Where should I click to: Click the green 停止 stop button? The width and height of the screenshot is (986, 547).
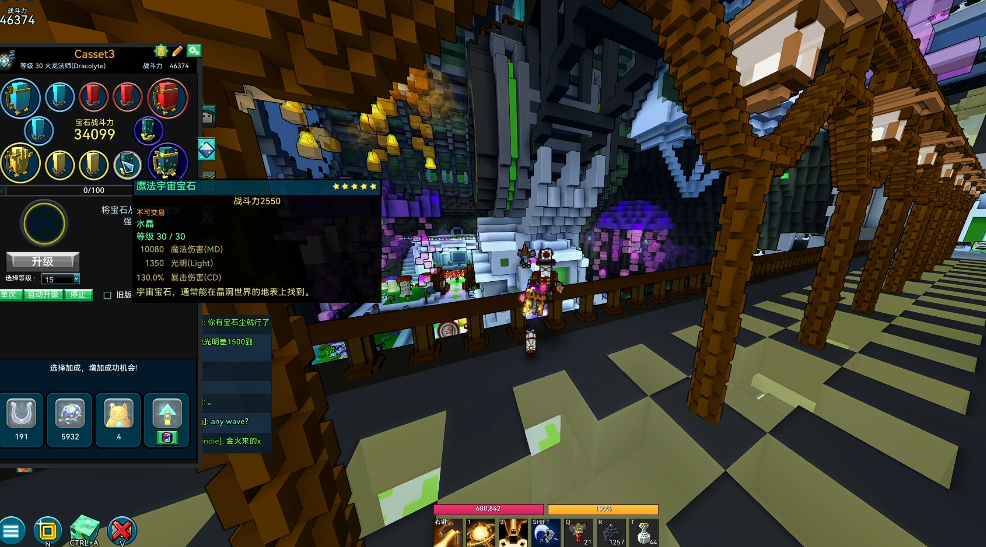click(76, 295)
